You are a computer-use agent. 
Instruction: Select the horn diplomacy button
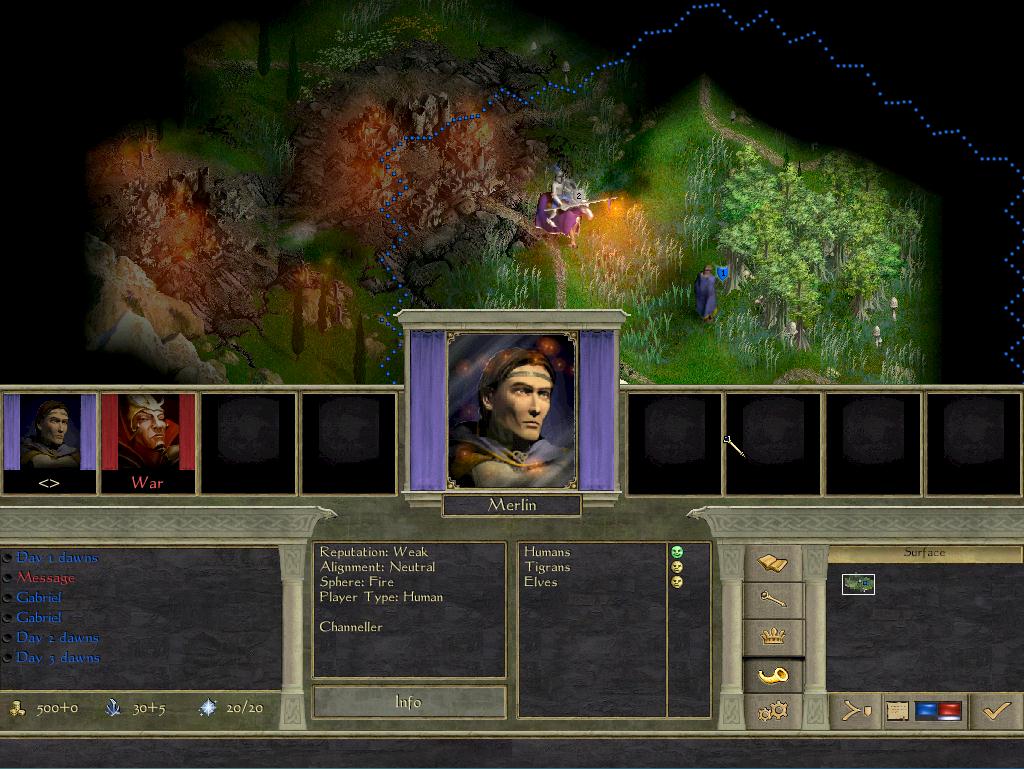[x=773, y=675]
